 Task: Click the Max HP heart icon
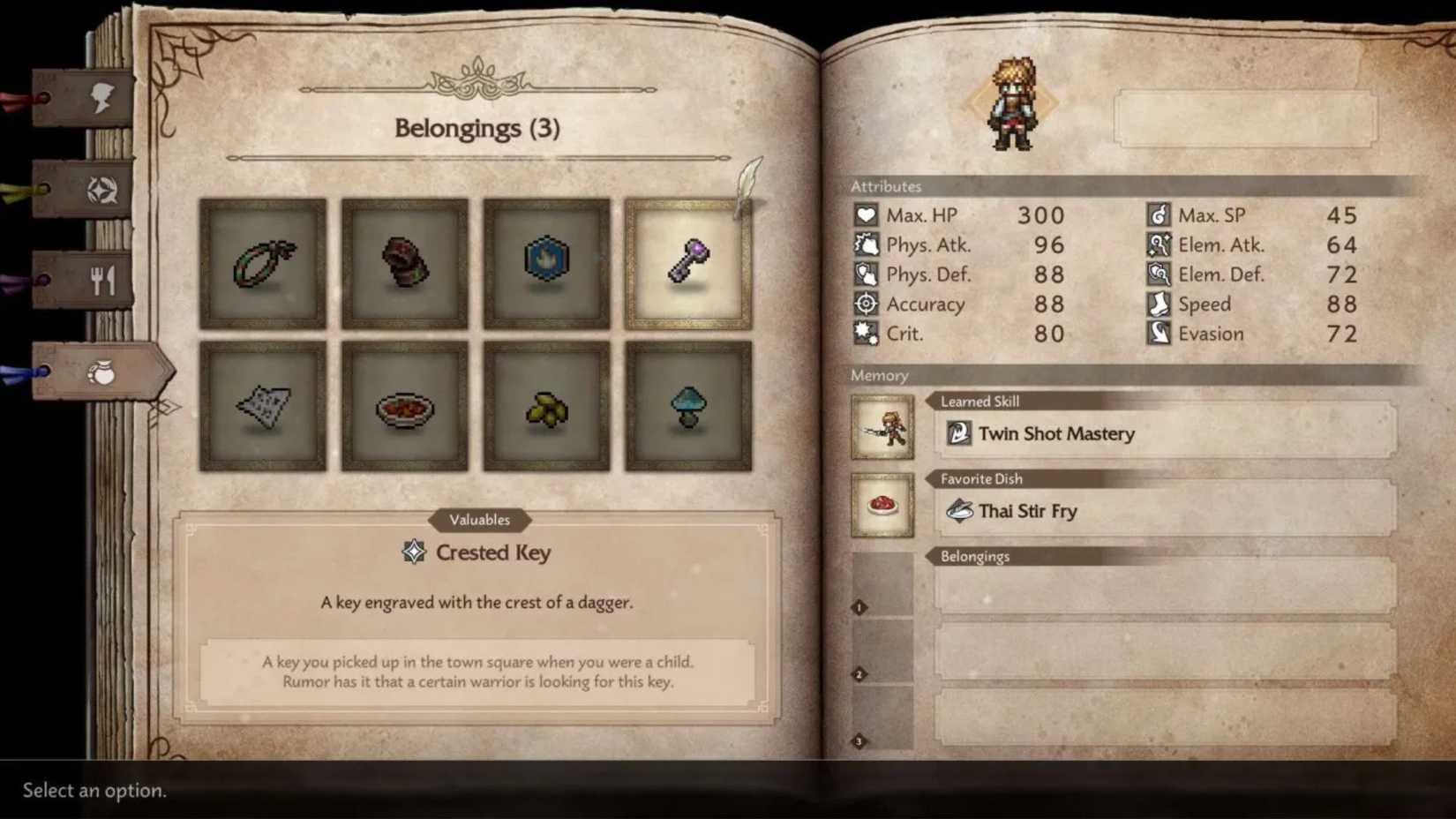tap(867, 214)
